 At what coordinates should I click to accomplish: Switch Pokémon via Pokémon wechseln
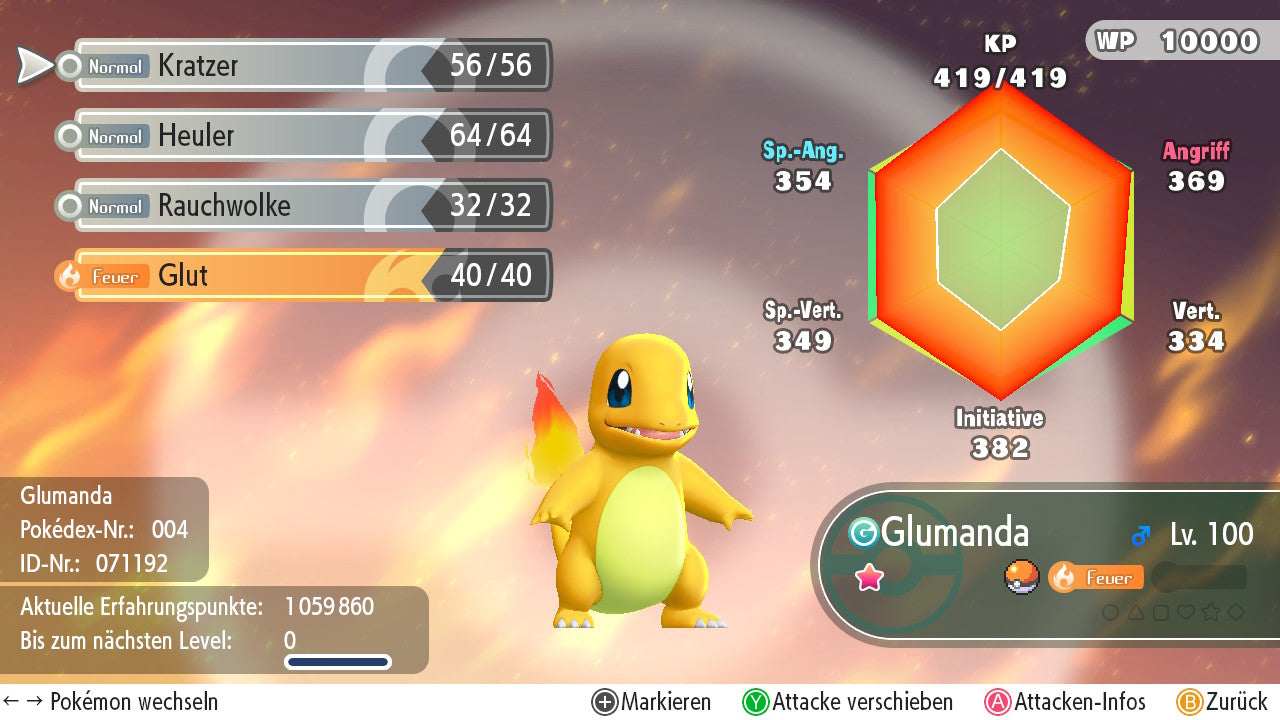click(110, 702)
